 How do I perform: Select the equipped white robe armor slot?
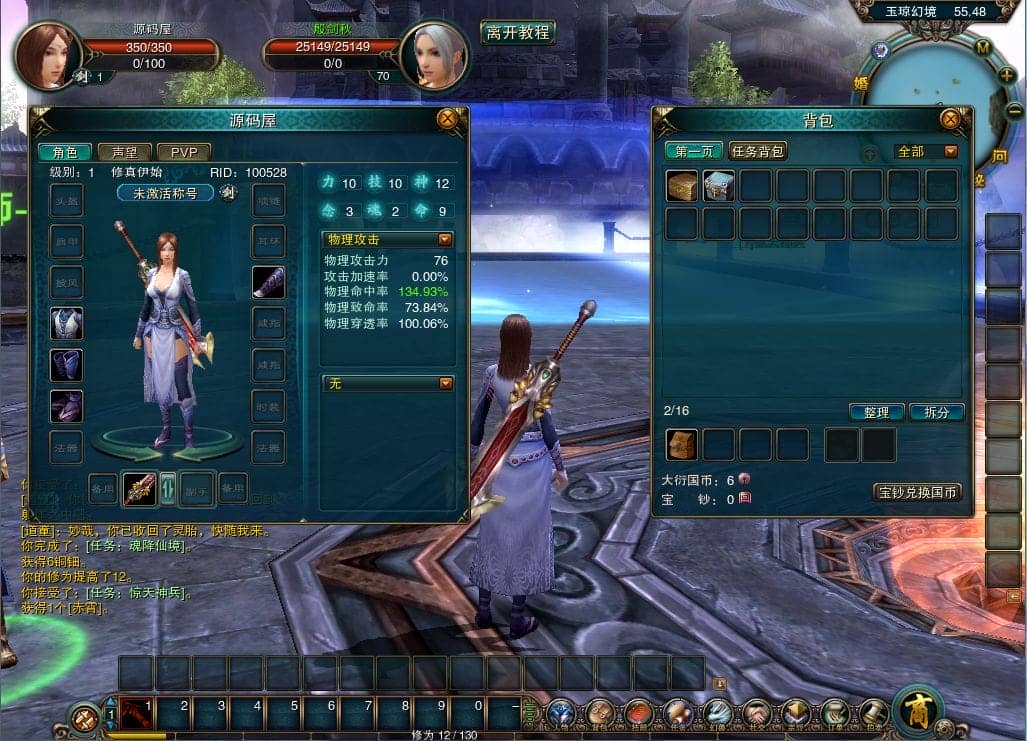click(x=66, y=323)
